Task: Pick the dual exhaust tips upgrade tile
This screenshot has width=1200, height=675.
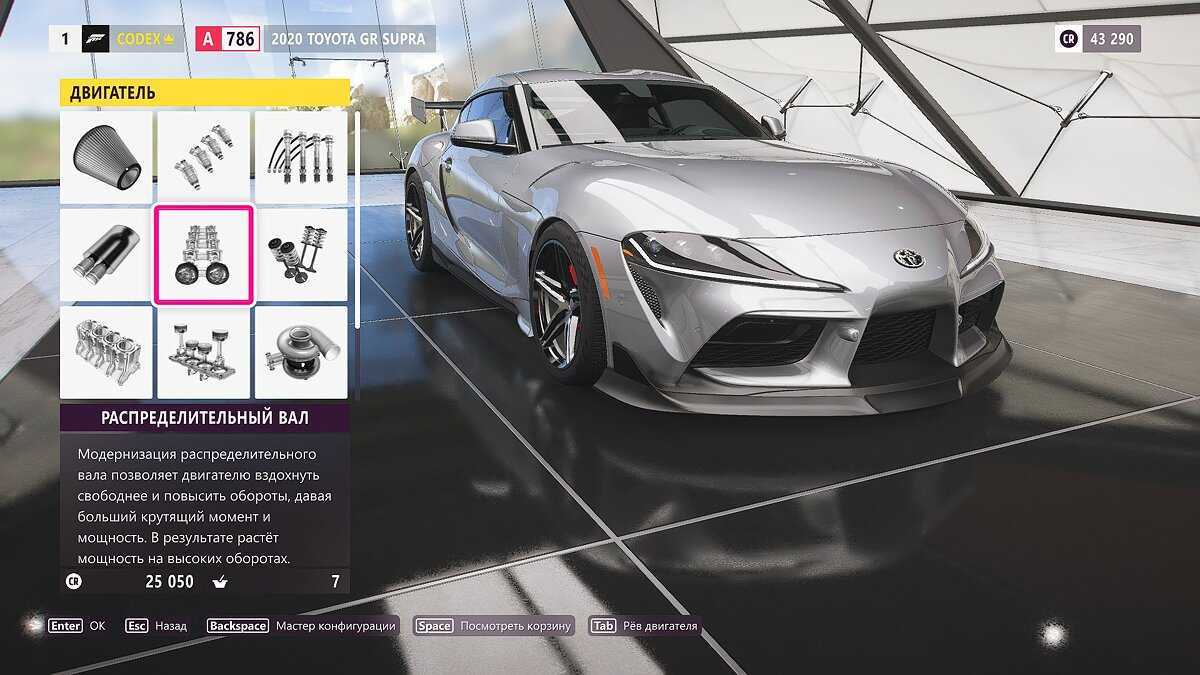Action: click(106, 255)
